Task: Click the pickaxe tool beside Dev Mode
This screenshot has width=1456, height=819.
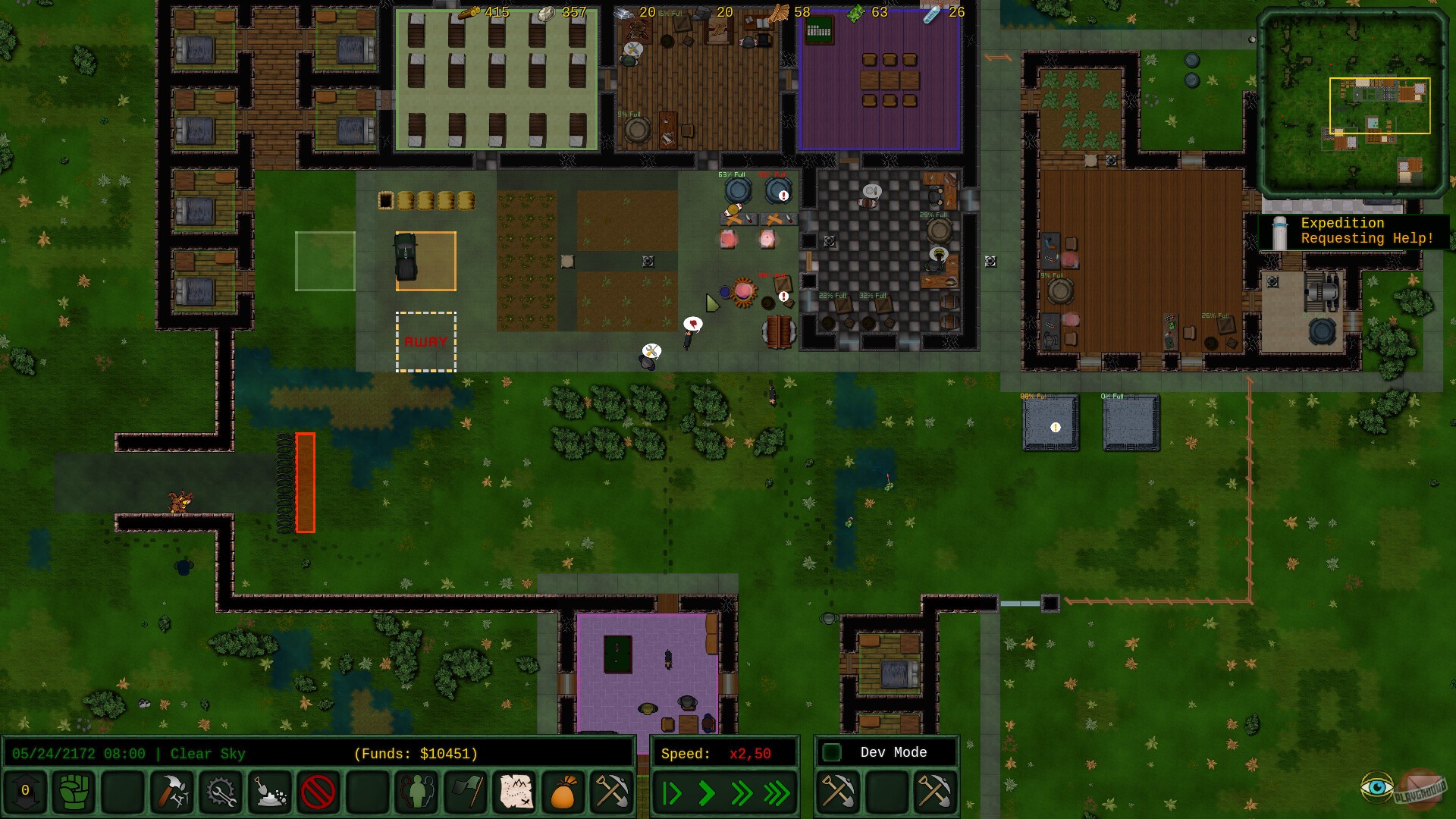Action: tap(838, 792)
